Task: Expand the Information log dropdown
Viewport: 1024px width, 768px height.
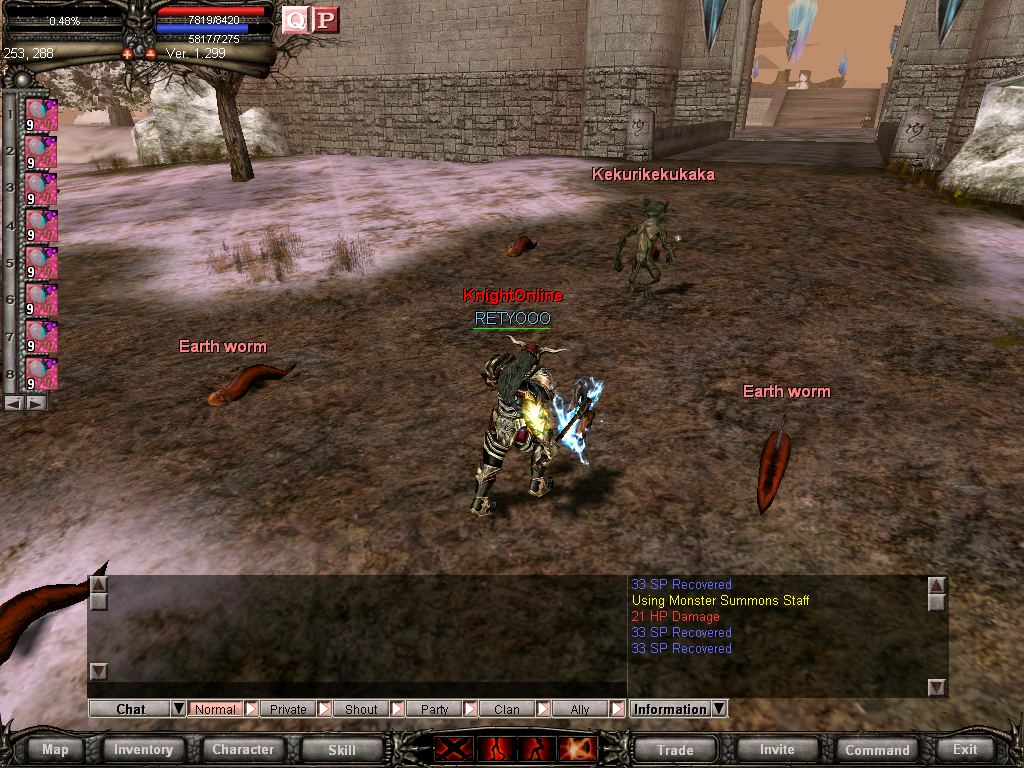Action: point(718,709)
